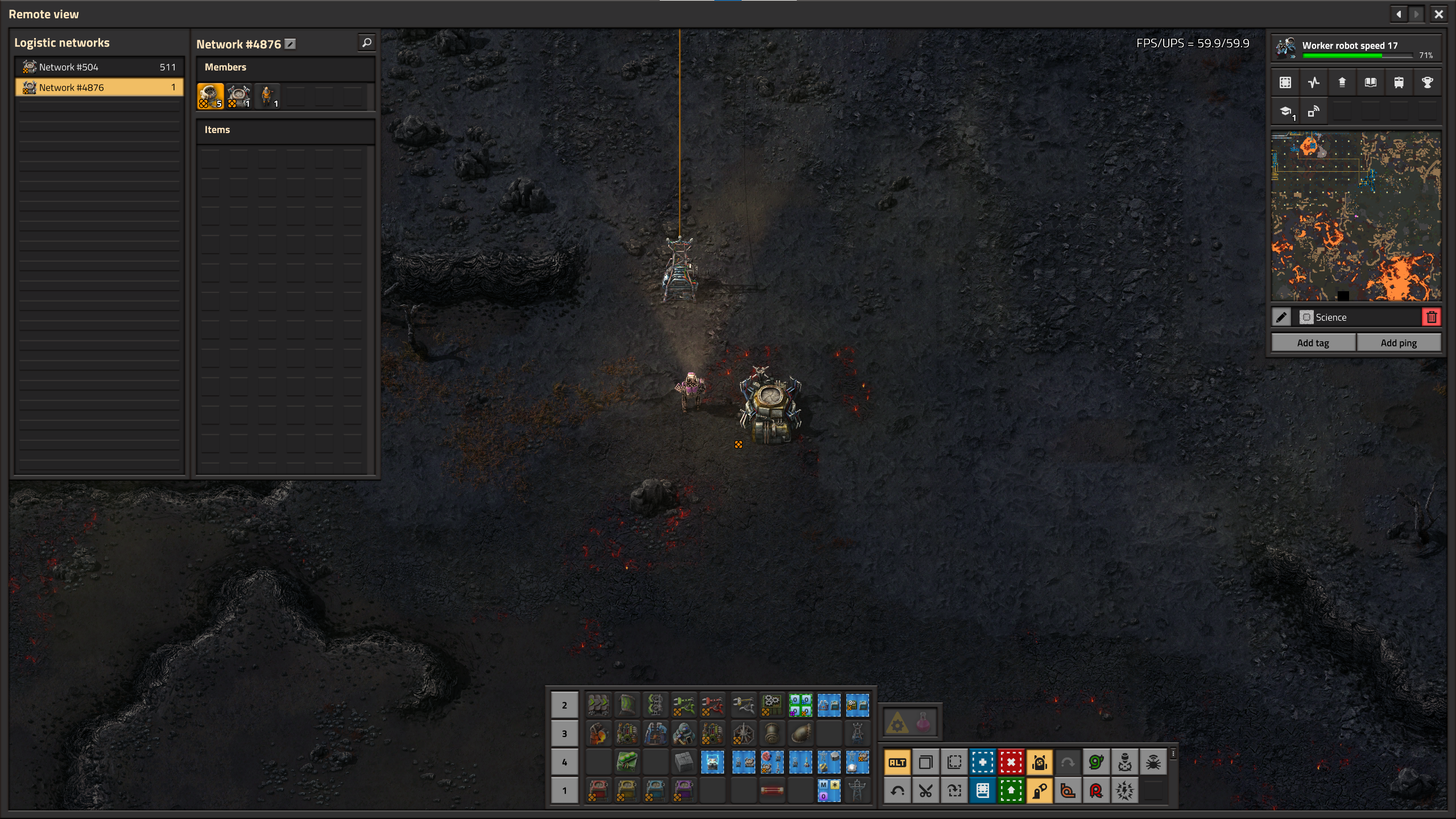
Task: Select the red requester chest hotbar slot
Action: (598, 790)
